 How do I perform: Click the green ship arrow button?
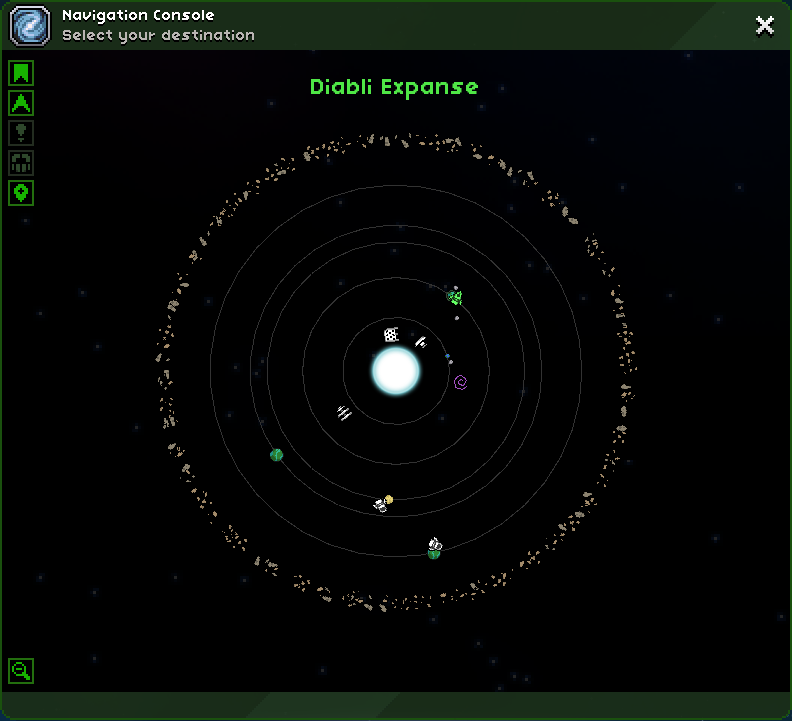pos(21,102)
